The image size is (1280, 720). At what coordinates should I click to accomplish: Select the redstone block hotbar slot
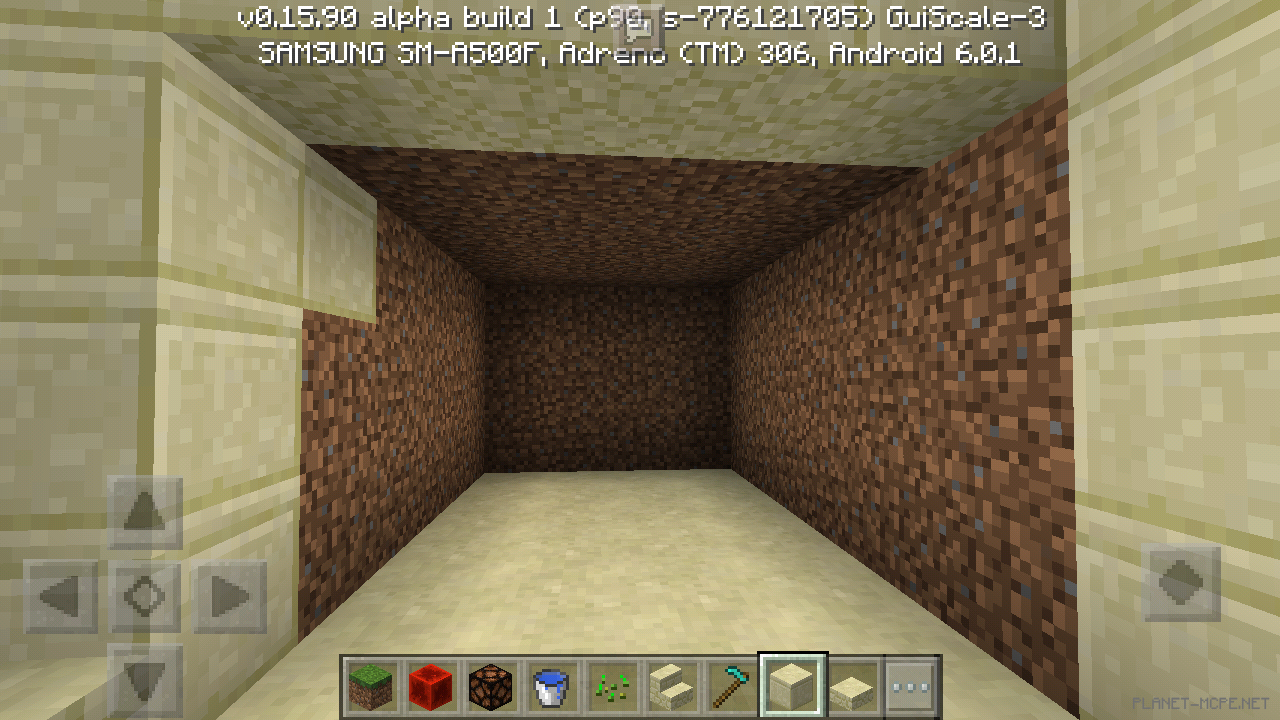point(430,687)
